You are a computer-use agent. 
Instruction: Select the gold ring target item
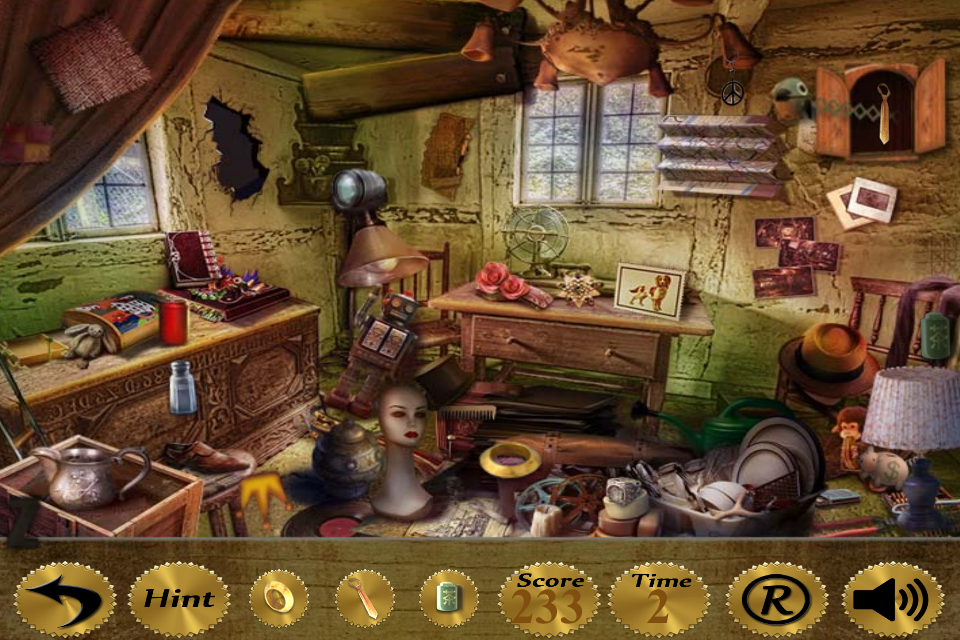coord(278,600)
